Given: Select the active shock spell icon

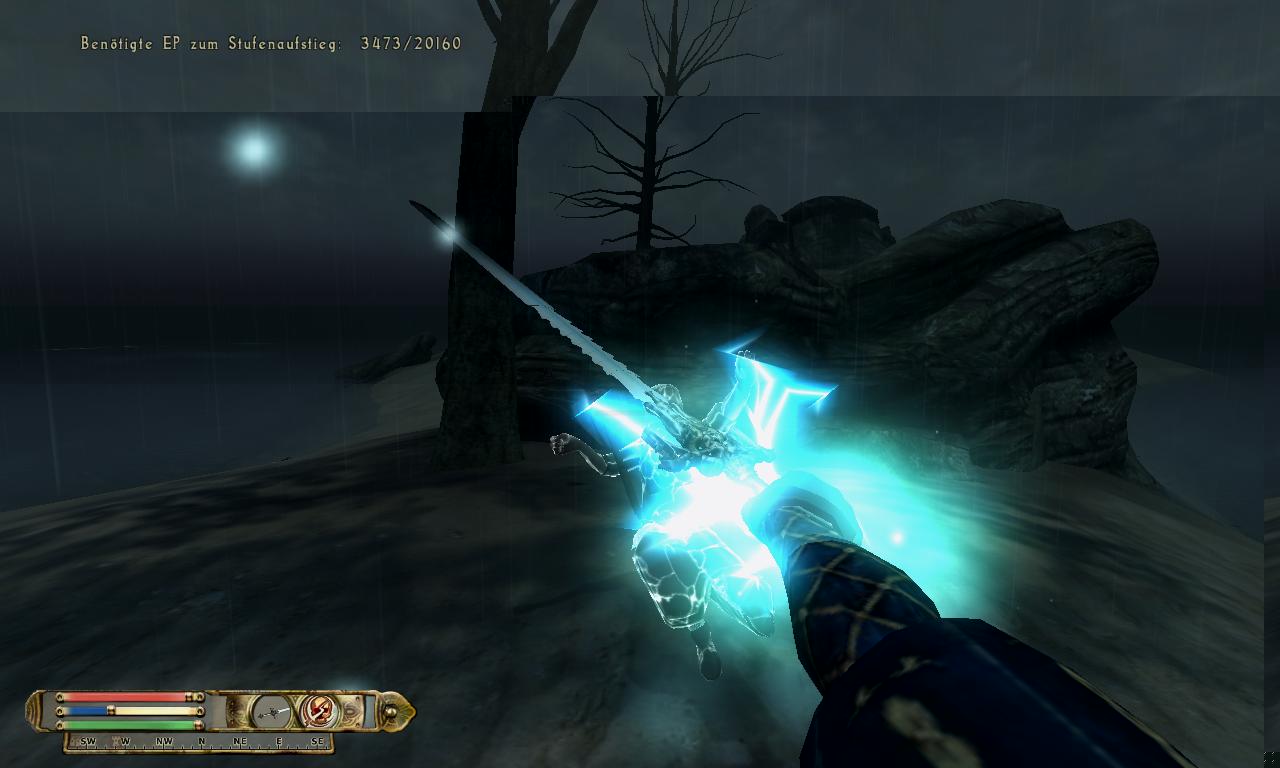Looking at the screenshot, I should click(x=319, y=711).
